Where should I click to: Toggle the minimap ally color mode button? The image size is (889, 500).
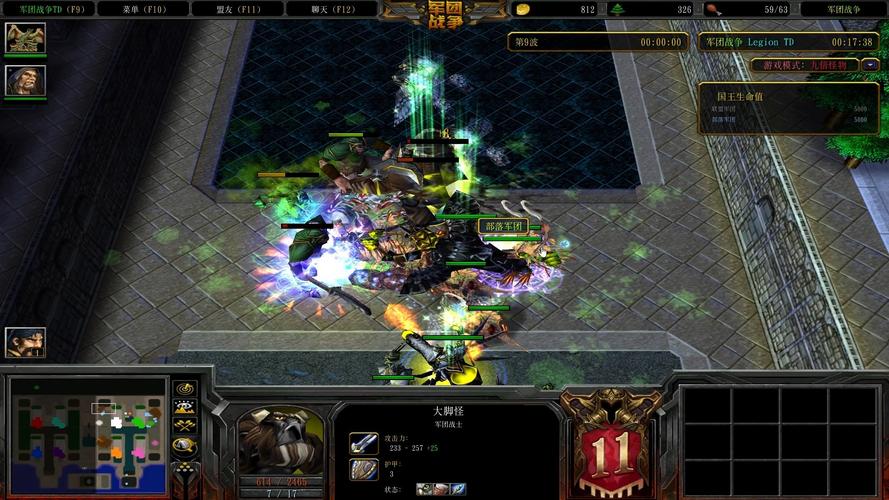[x=184, y=426]
